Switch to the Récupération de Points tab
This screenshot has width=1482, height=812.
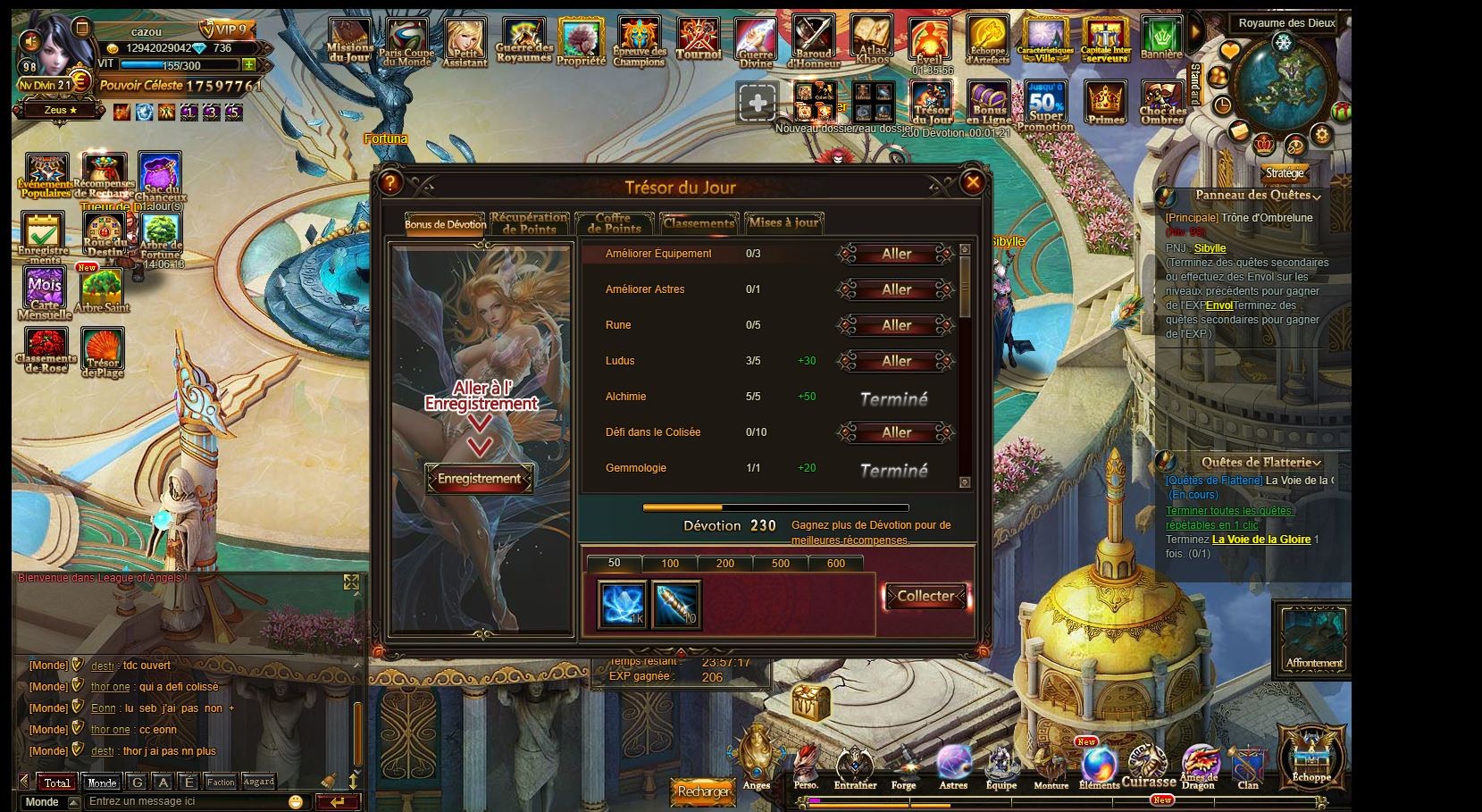pos(529,223)
